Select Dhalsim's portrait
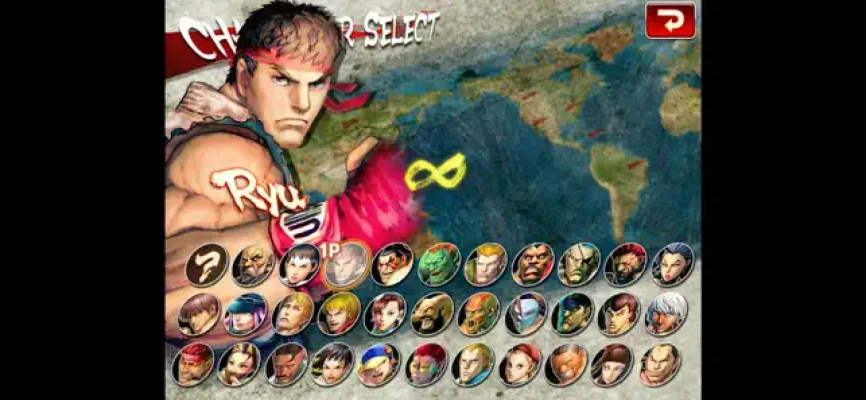This screenshot has height=400, width=866. pos(478,314)
